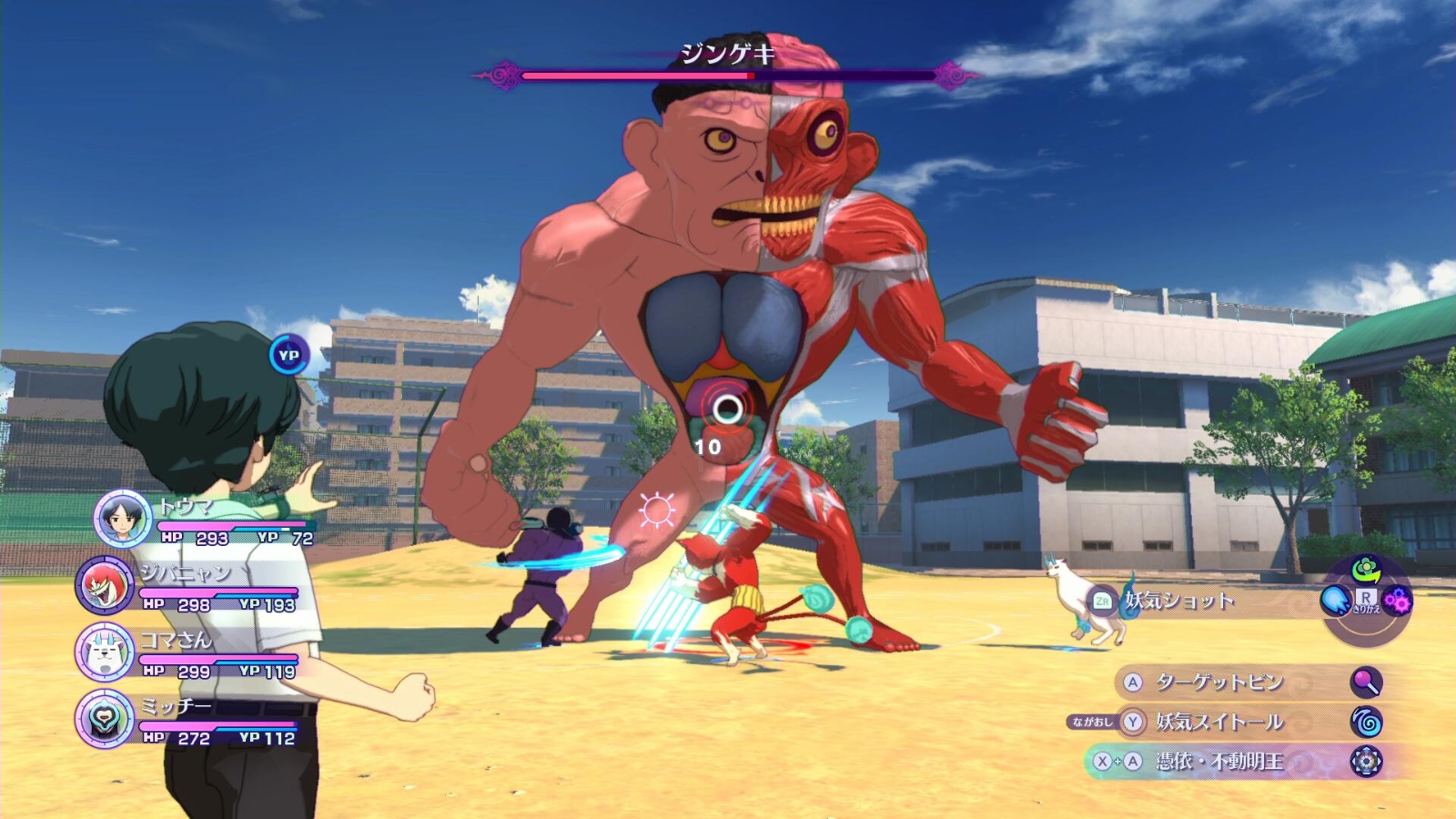Screen dimensions: 1456x819
Task: Click the blue swirl absorb icon
Action: (x=1366, y=723)
